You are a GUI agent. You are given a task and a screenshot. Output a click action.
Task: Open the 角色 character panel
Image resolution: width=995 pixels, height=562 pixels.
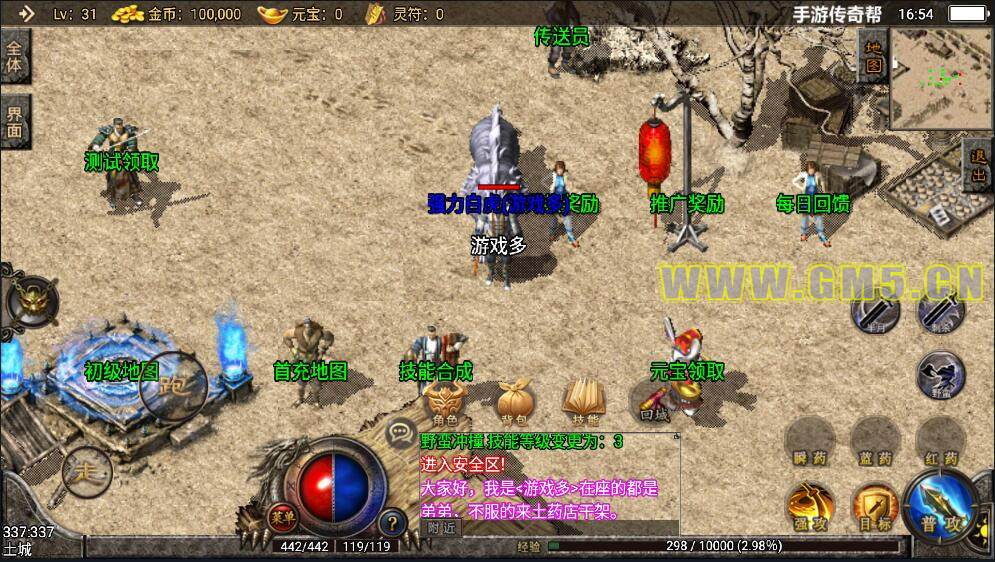tap(445, 402)
